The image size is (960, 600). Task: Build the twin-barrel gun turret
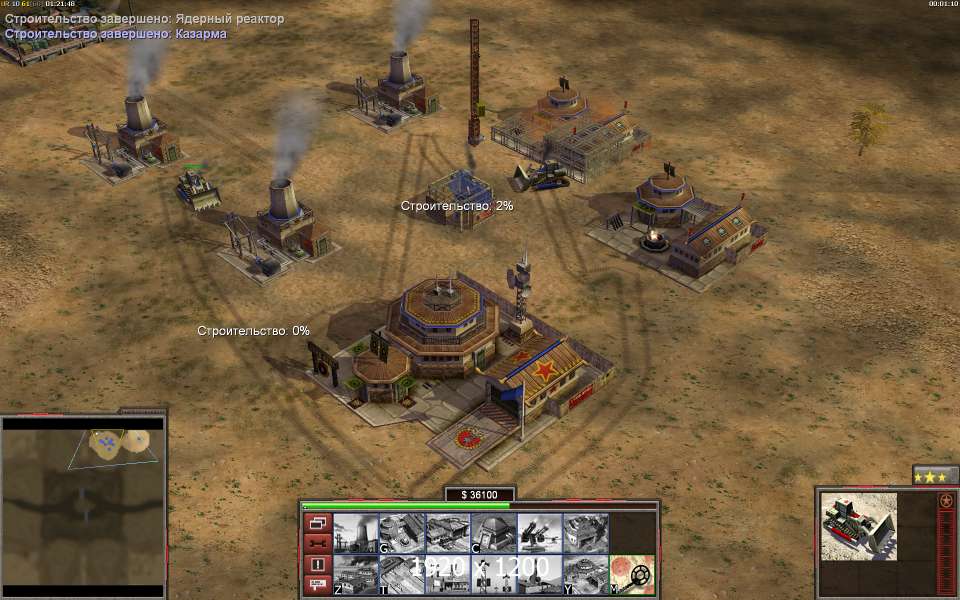(x=539, y=533)
